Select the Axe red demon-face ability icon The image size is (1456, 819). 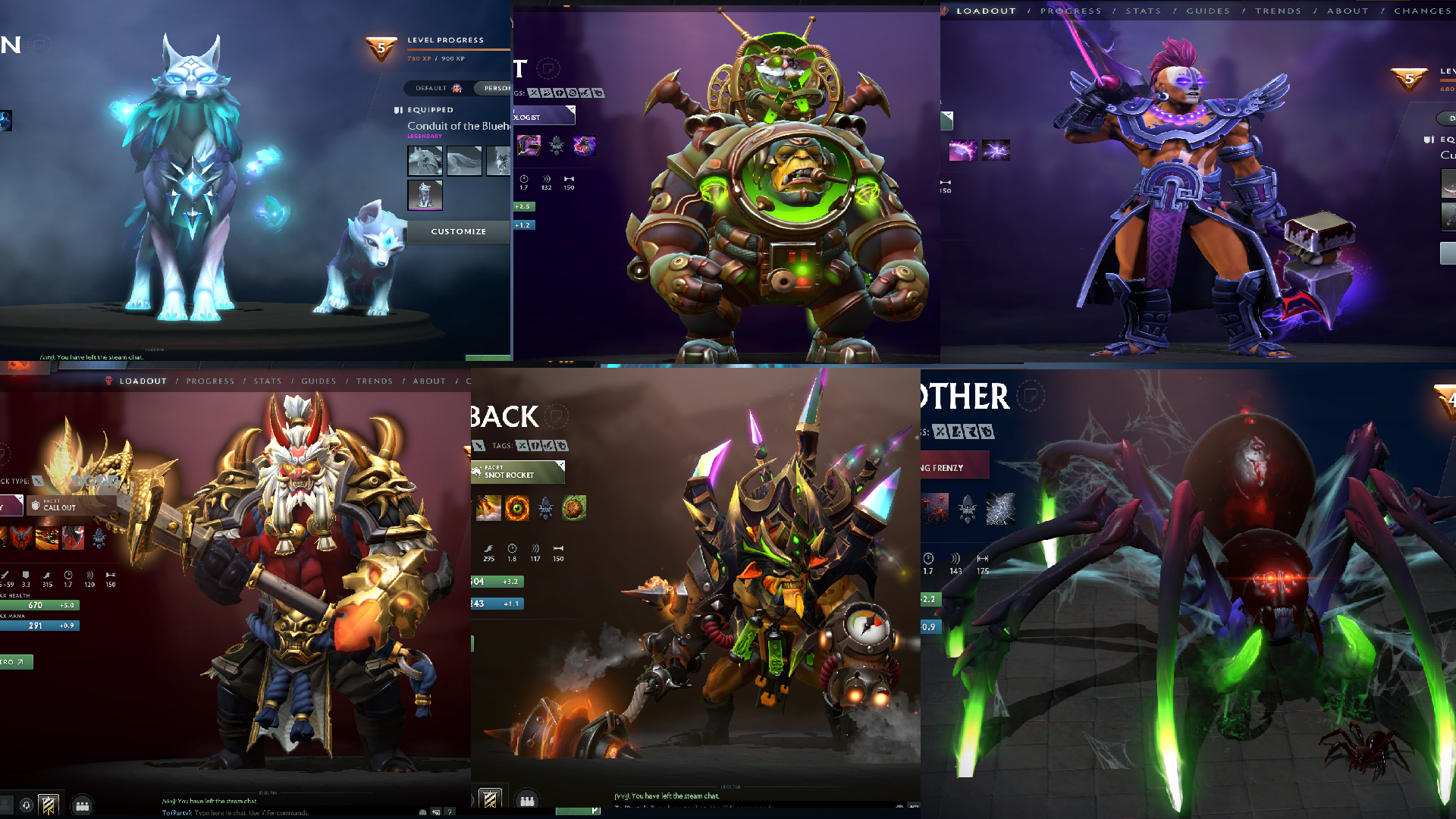click(x=21, y=538)
